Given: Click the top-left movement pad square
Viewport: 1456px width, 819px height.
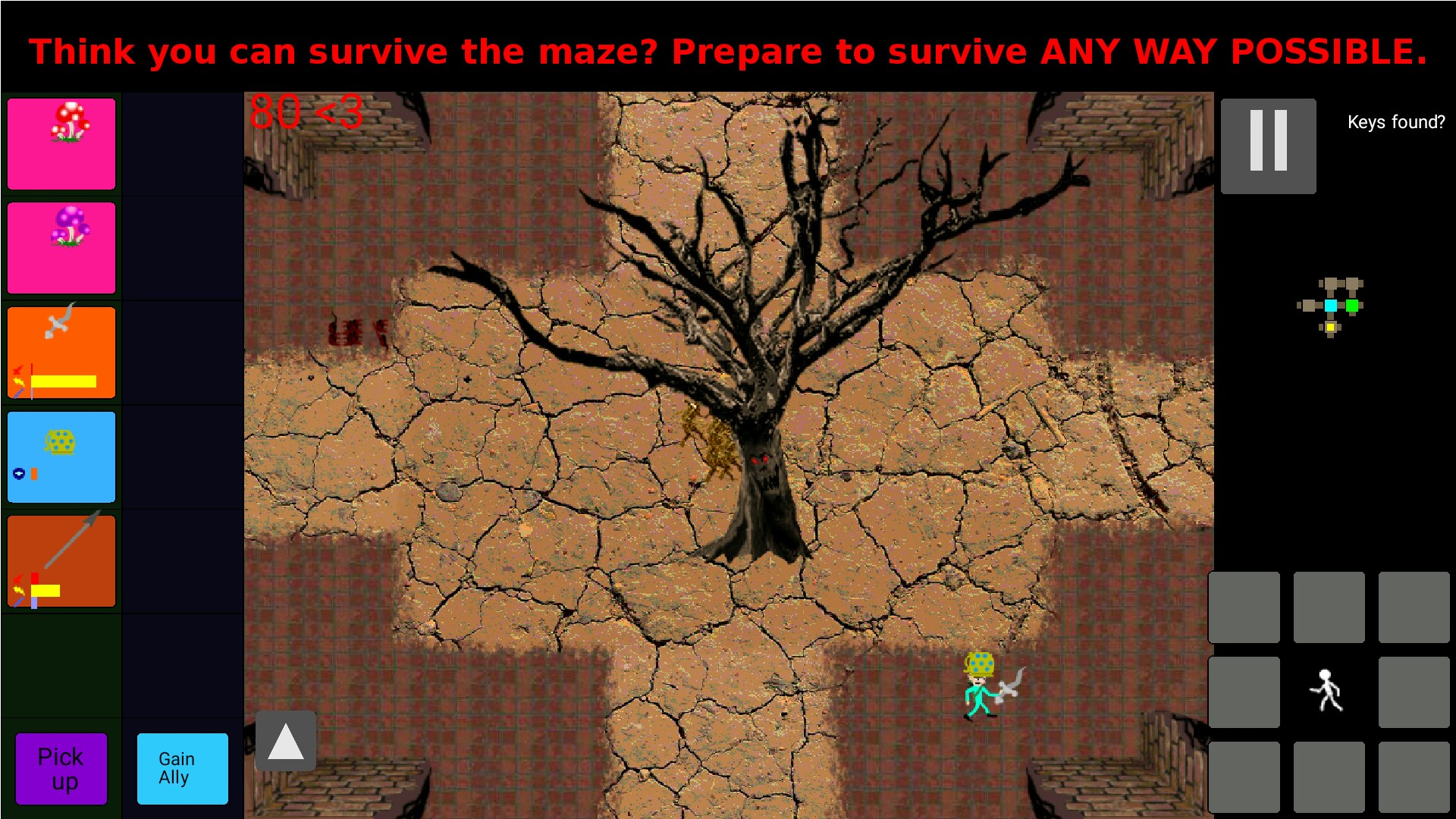Looking at the screenshot, I should [1244, 607].
